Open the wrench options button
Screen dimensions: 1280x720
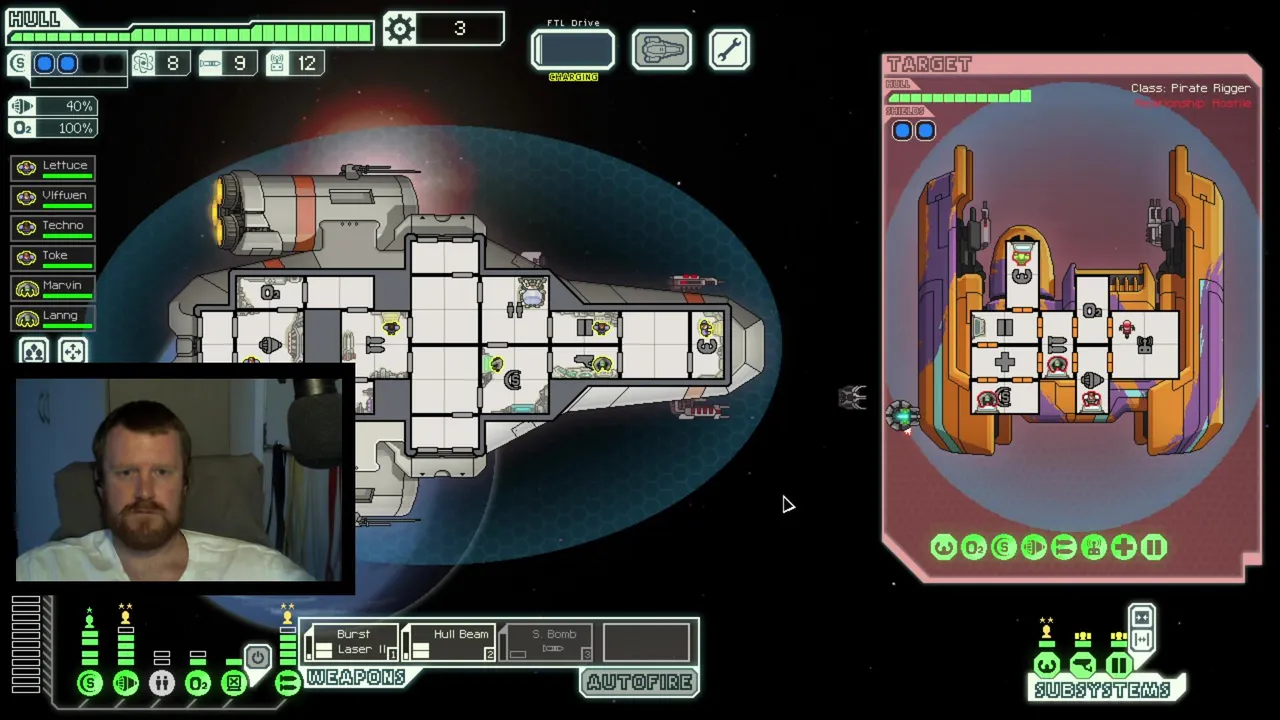pos(729,50)
